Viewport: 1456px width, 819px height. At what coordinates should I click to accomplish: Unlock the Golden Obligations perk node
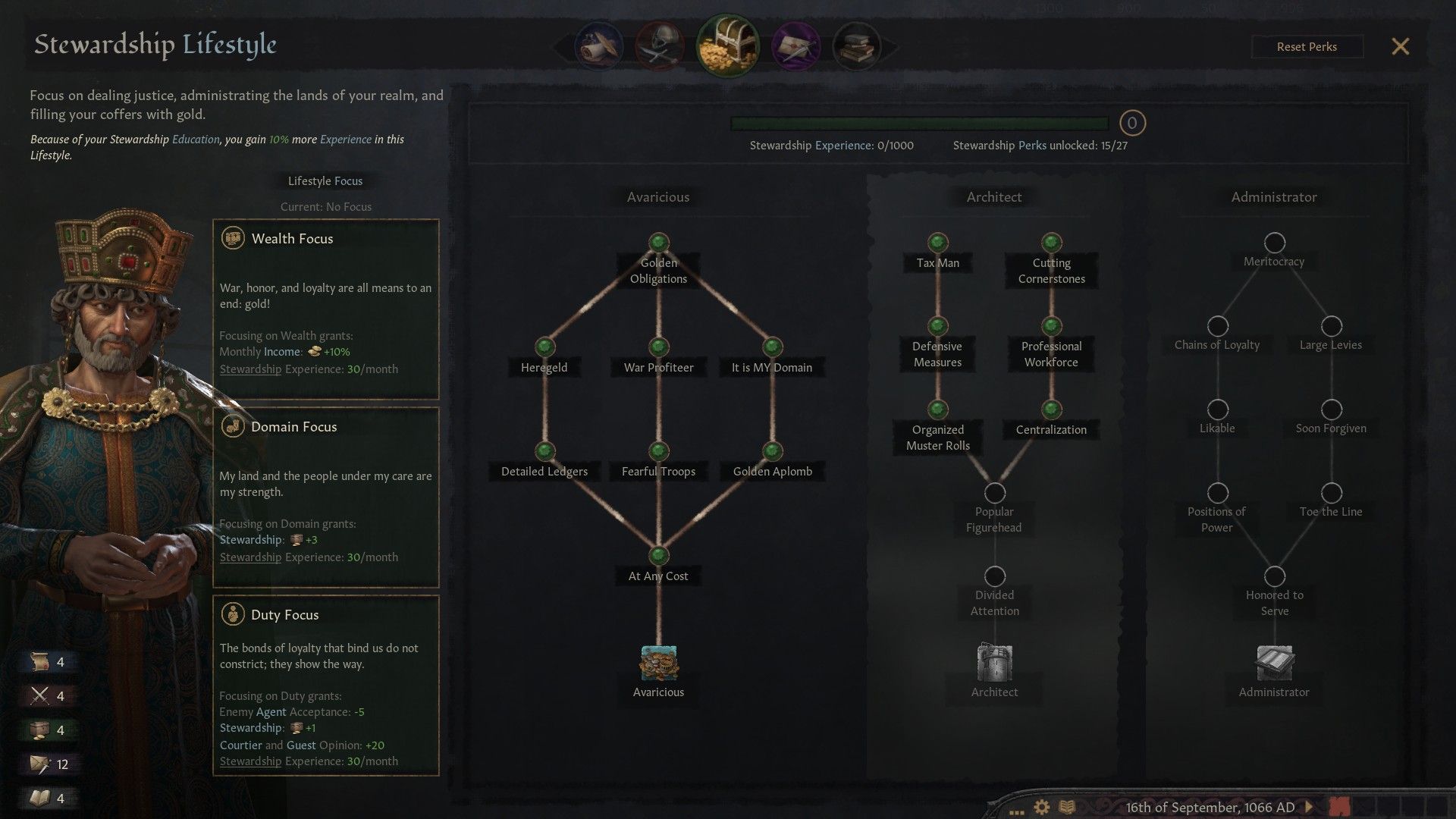tap(657, 243)
